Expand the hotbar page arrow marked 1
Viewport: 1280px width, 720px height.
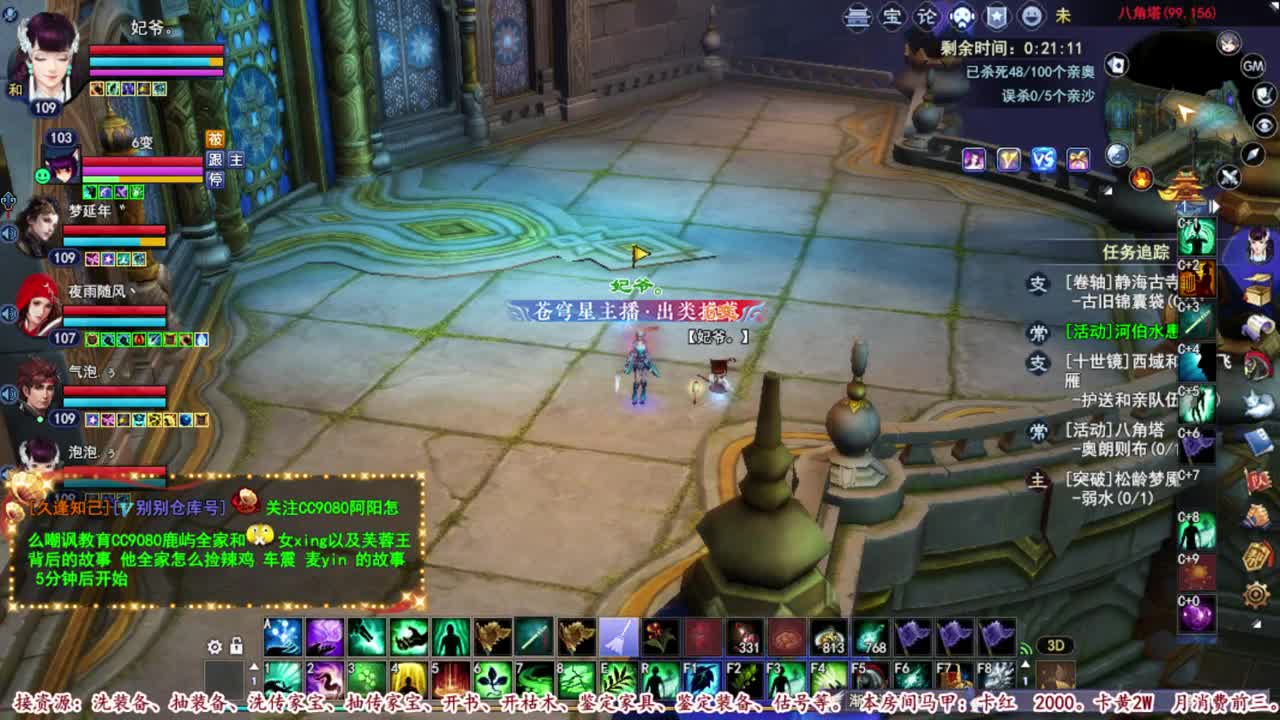coord(254,666)
